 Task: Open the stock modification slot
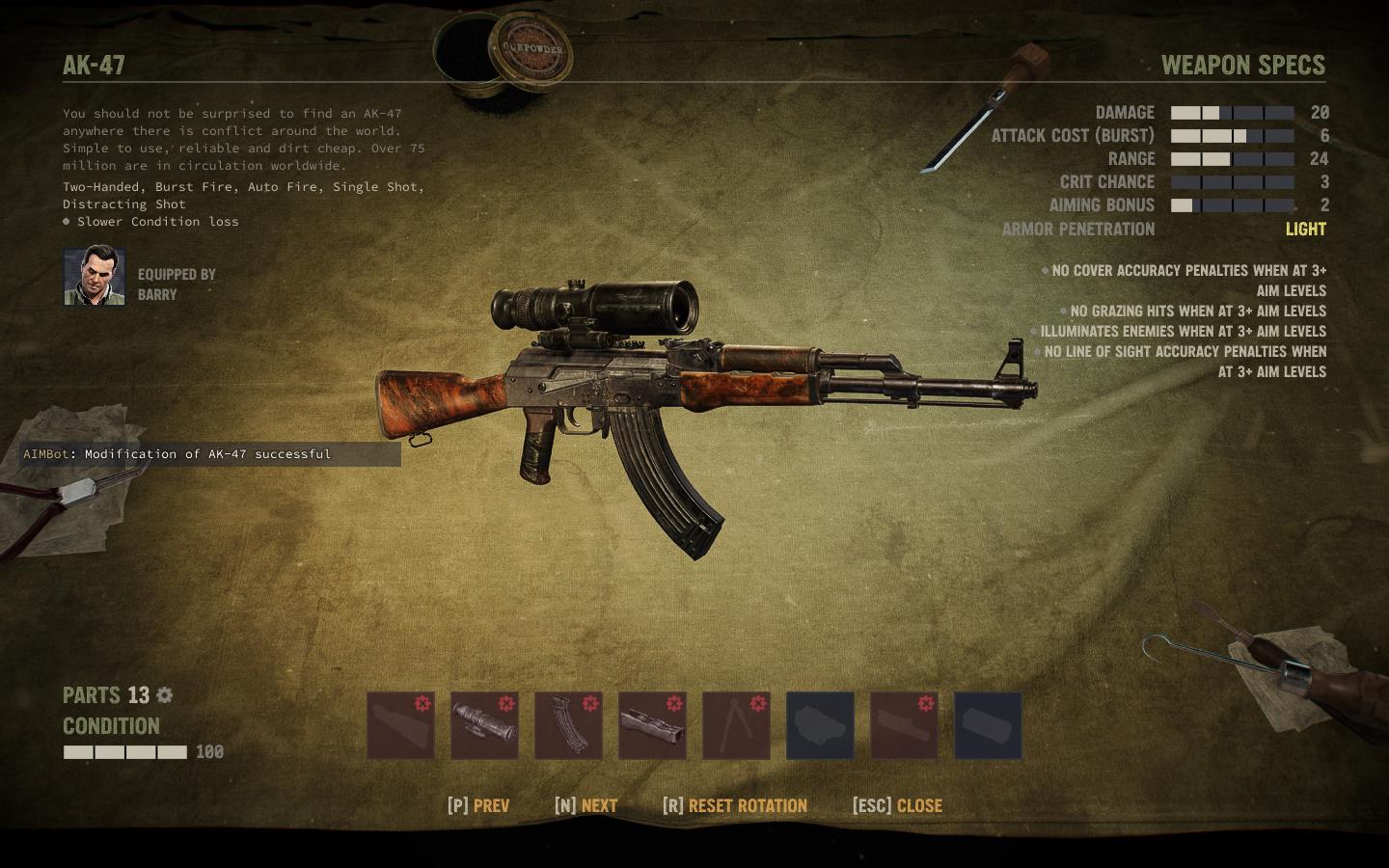(x=400, y=725)
